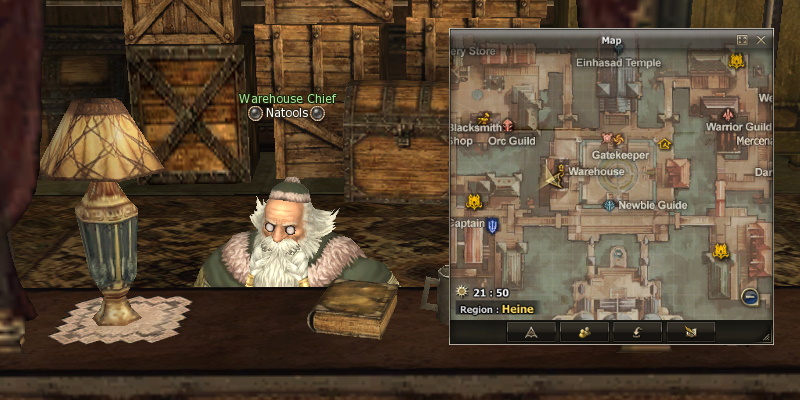
Task: Close the Map window
Action: click(762, 40)
